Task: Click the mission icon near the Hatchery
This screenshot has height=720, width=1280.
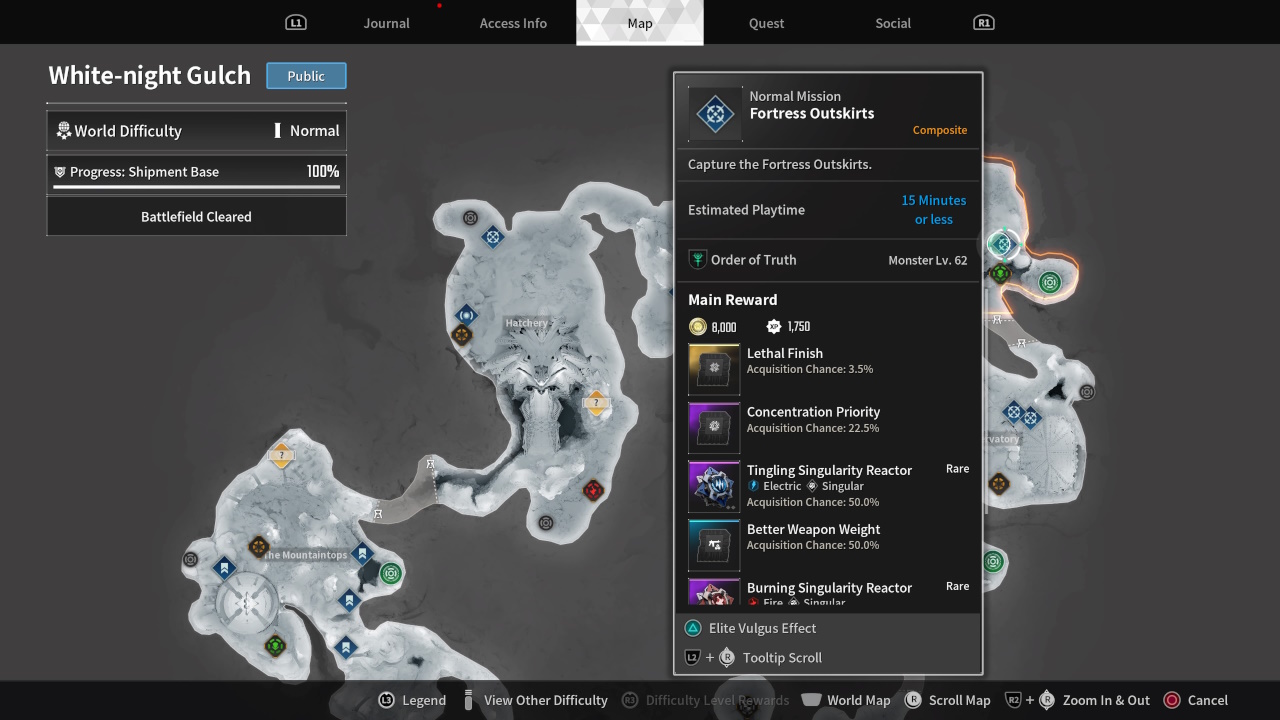Action: pyautogui.click(x=465, y=314)
